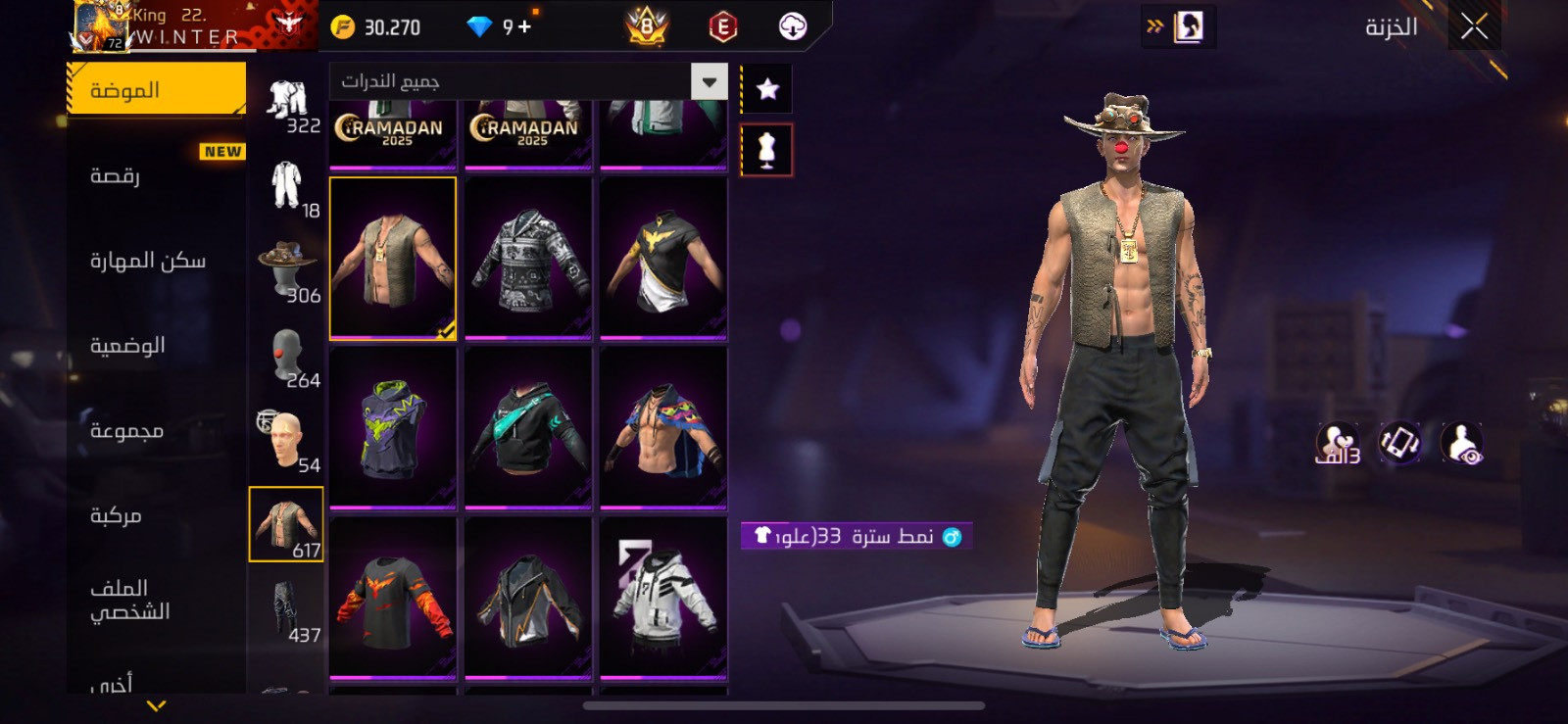Pick the red-nose mask category icon
1568x724 pixels.
coord(287,355)
